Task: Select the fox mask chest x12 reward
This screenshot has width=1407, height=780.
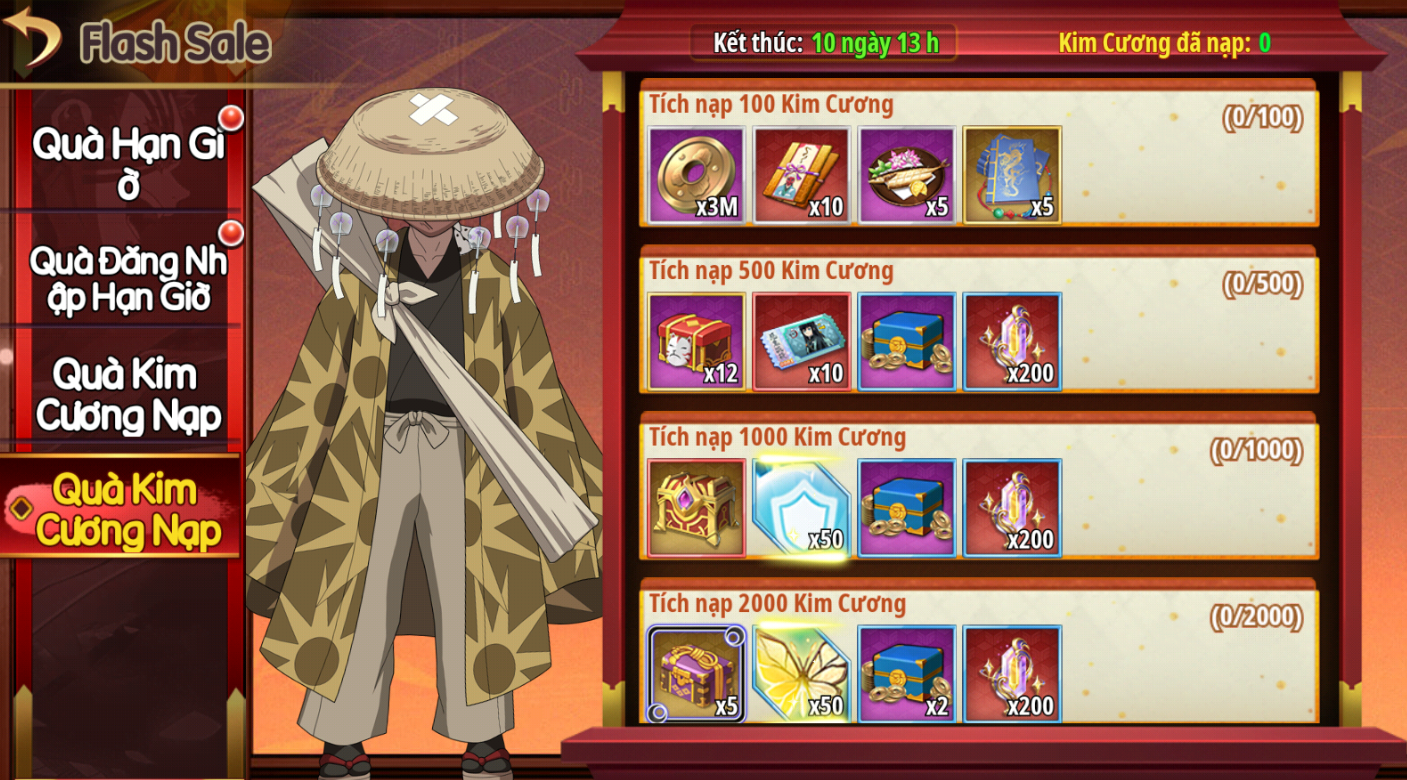Action: click(696, 341)
